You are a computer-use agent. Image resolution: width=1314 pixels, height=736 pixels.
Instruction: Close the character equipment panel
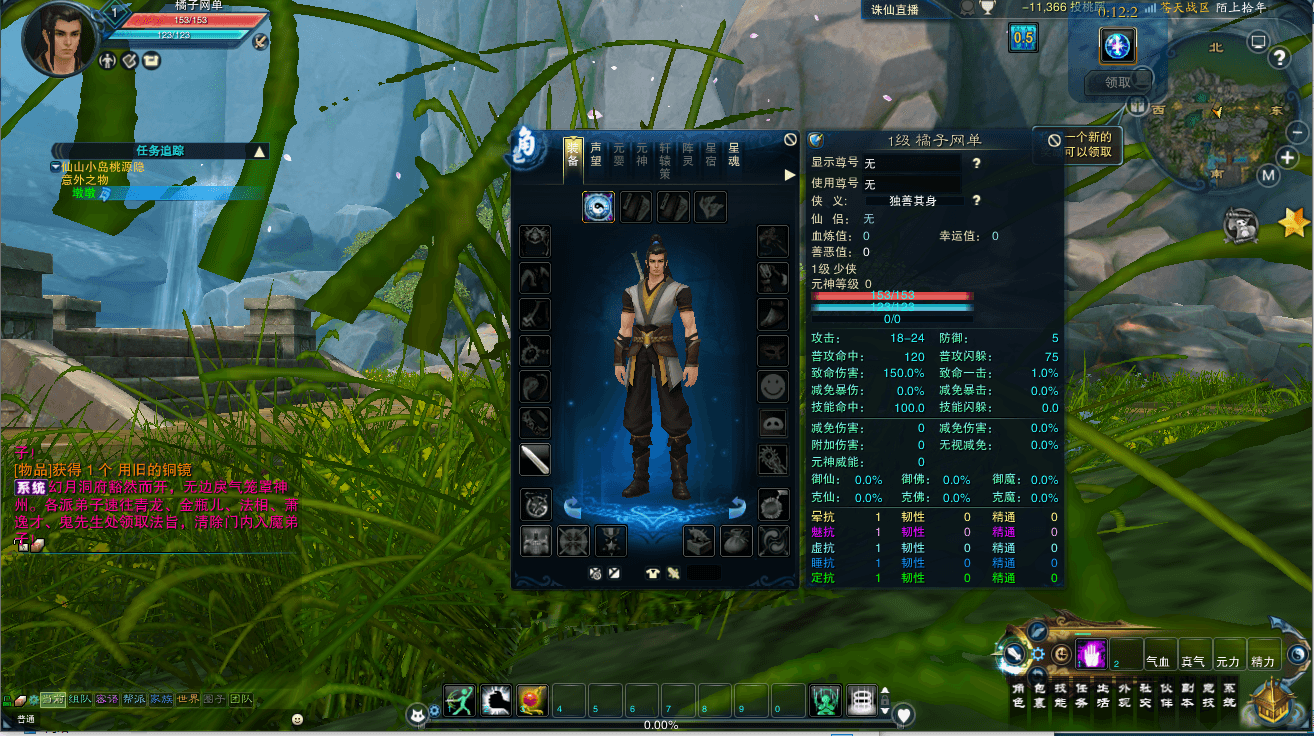(790, 140)
